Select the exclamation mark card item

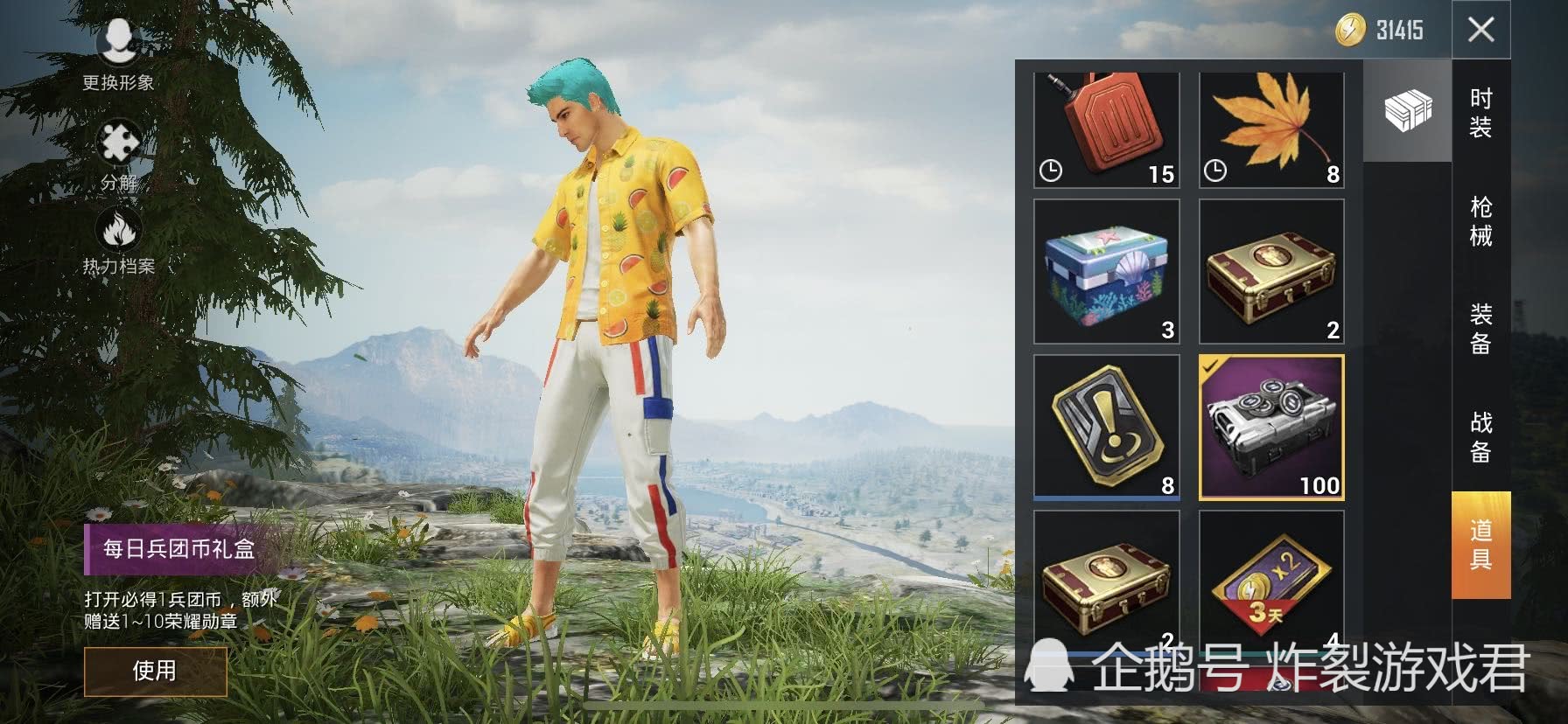[1107, 428]
